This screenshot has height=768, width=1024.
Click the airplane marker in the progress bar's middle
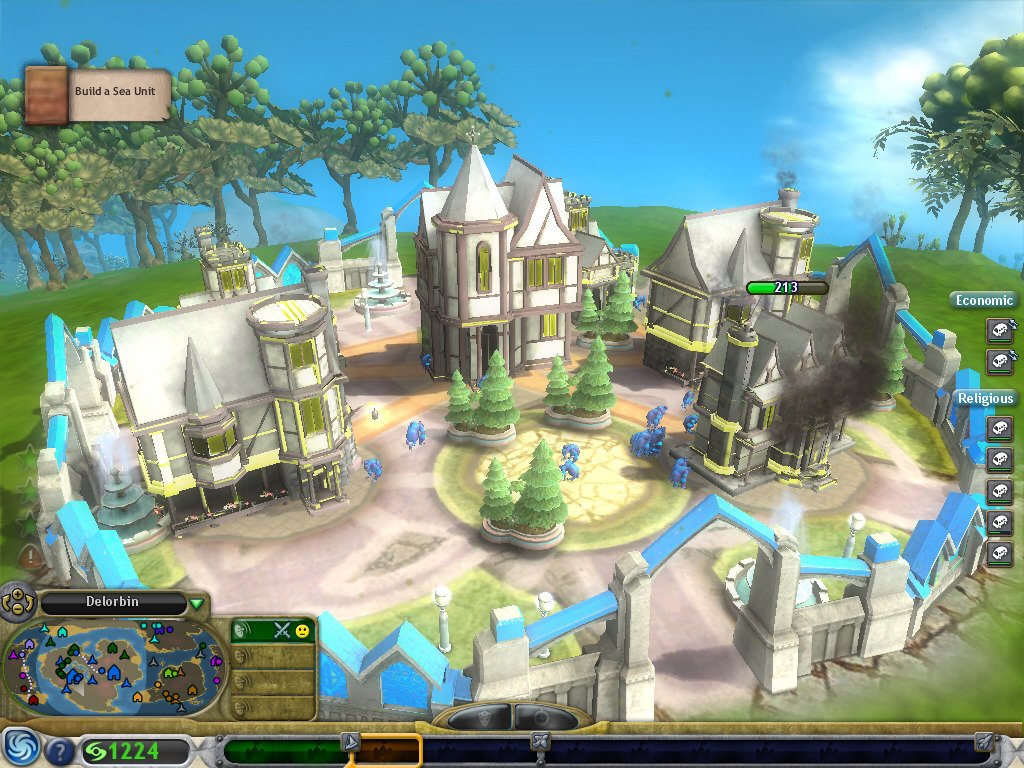click(x=539, y=741)
